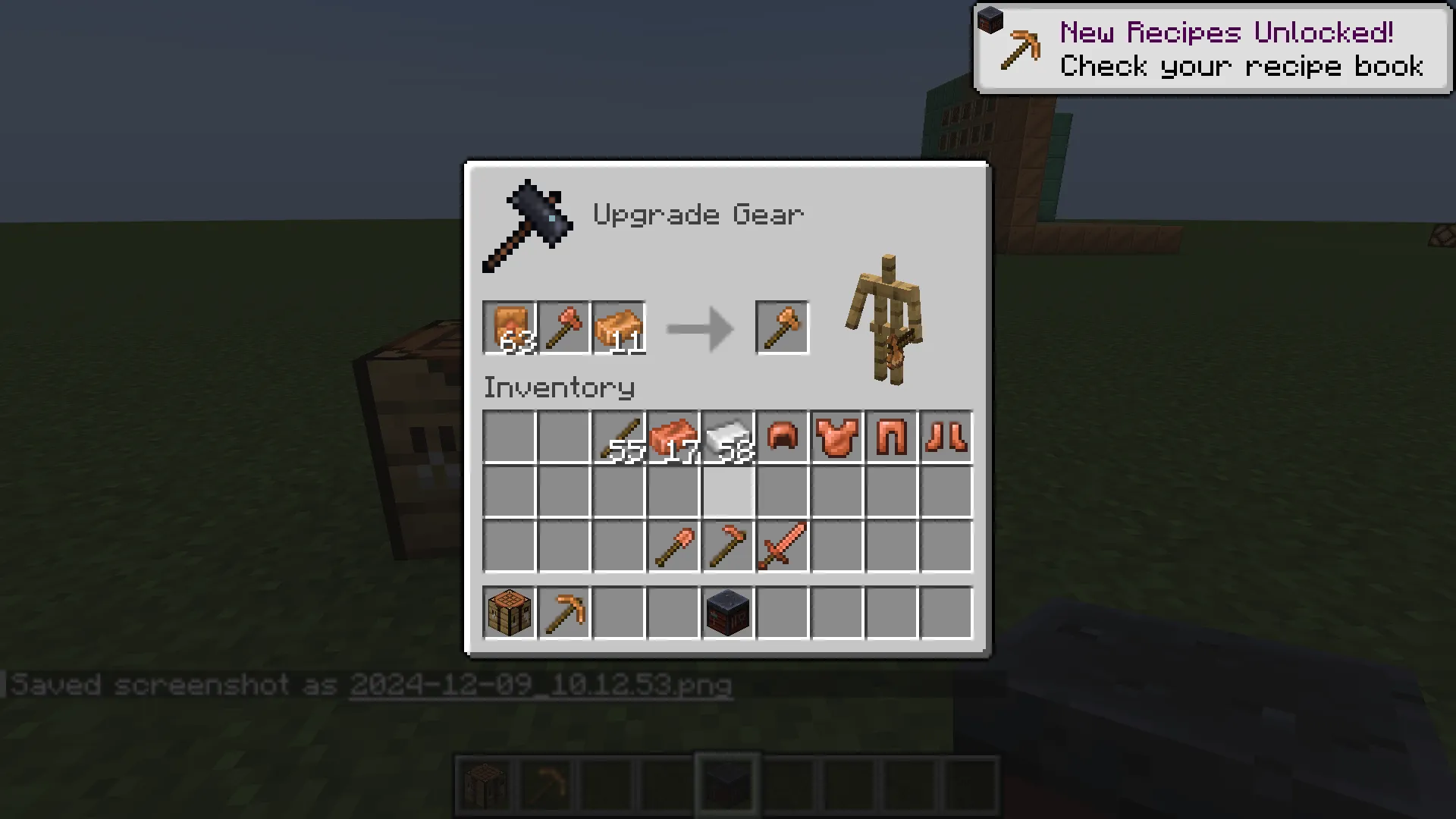Select the stack of 58 iron ingots
Screen dimensions: 1456x819
pos(727,438)
